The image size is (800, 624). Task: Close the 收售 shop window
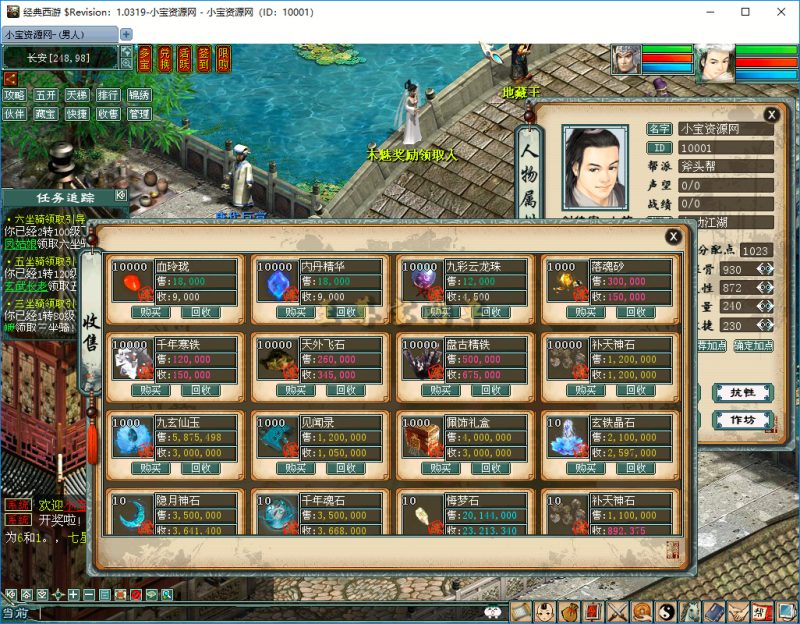tap(674, 236)
